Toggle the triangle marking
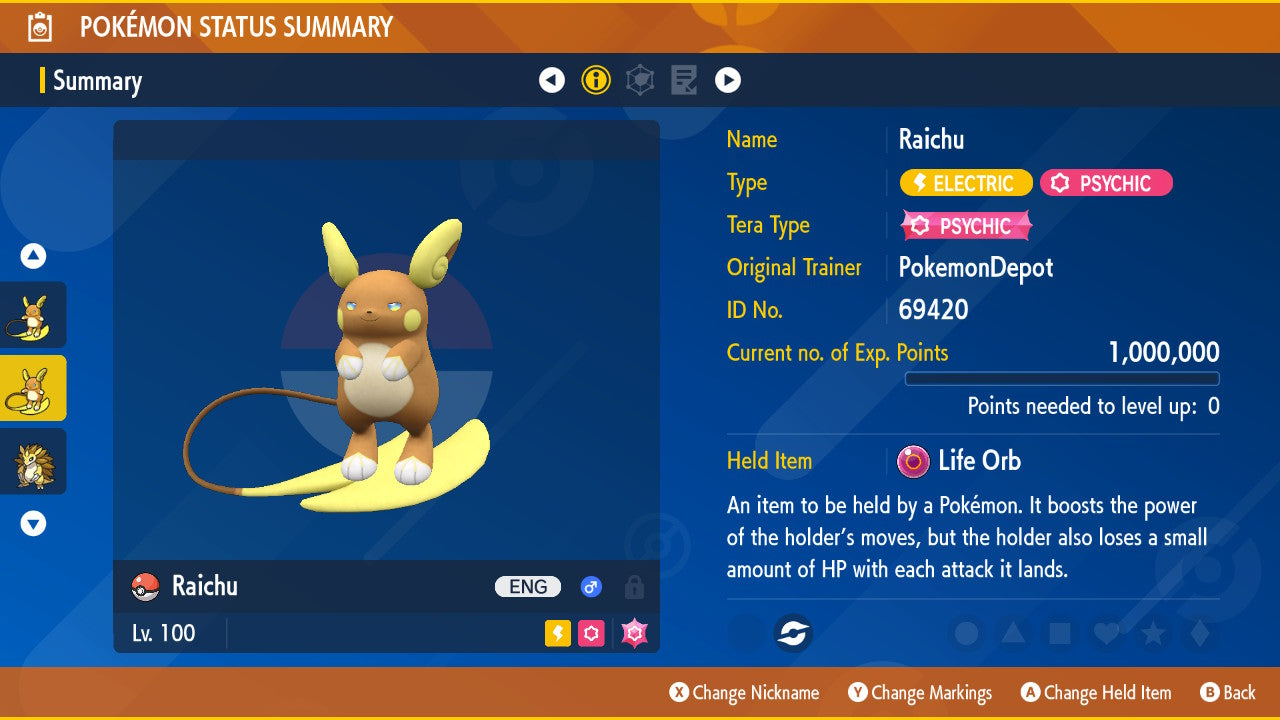The image size is (1280, 720). (1013, 633)
